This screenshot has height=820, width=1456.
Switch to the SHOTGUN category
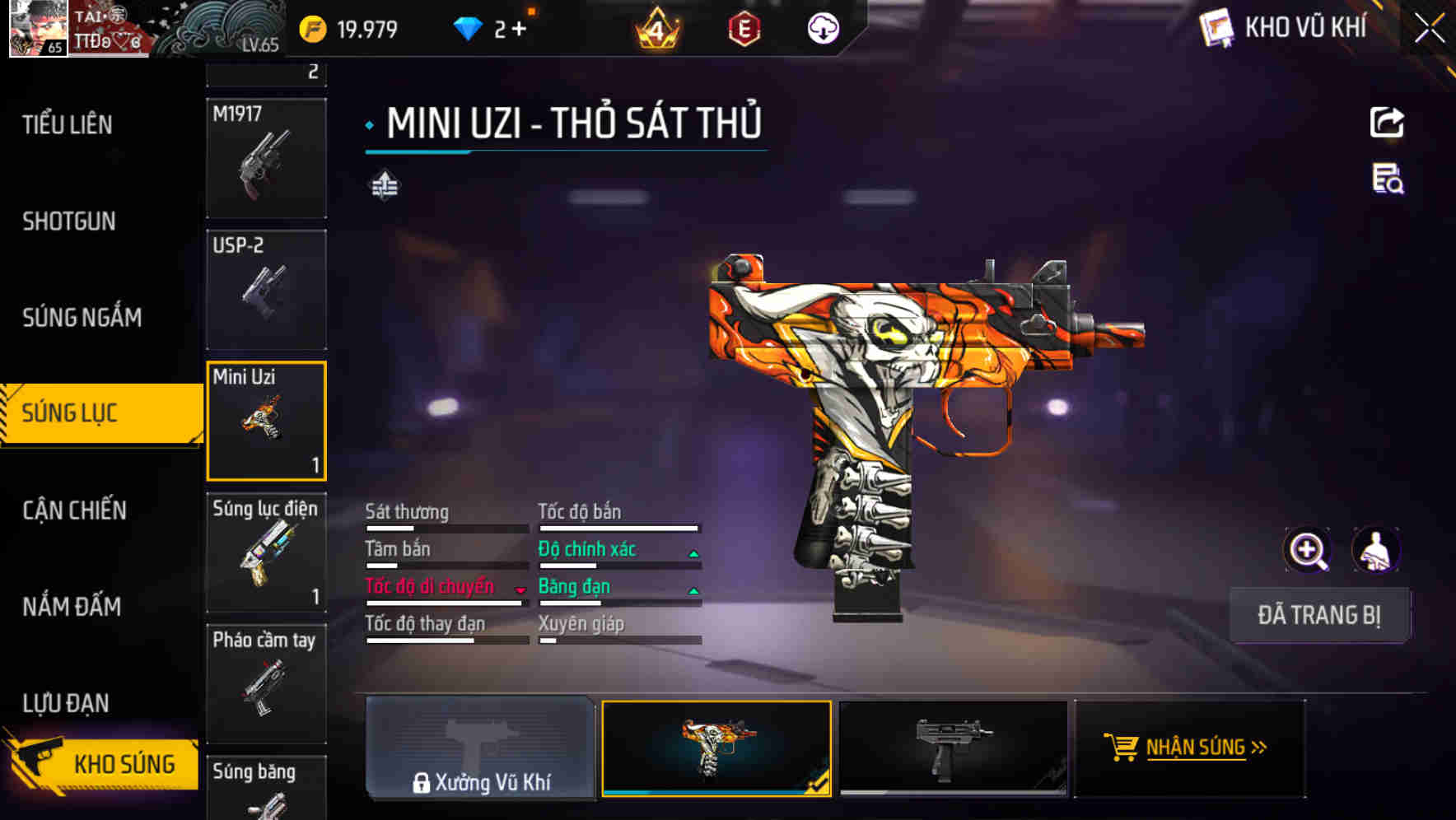pos(69,221)
